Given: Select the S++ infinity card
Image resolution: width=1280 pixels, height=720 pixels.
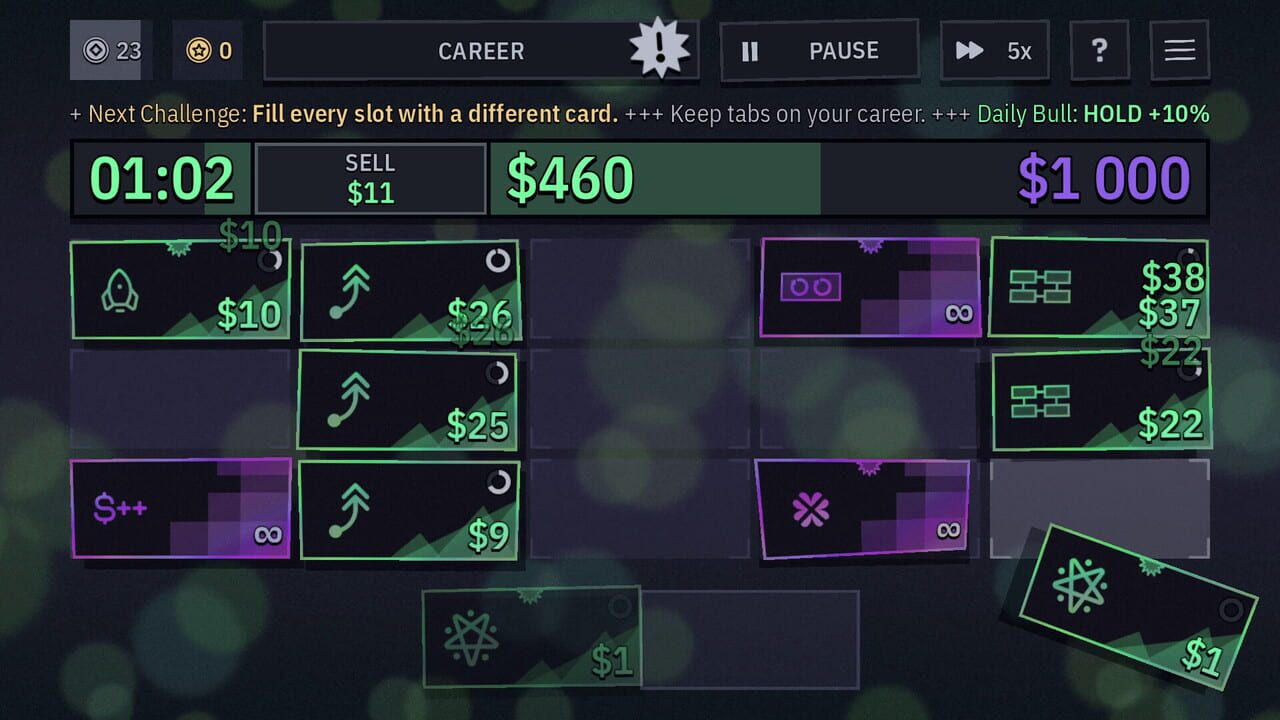Looking at the screenshot, I should coord(180,508).
